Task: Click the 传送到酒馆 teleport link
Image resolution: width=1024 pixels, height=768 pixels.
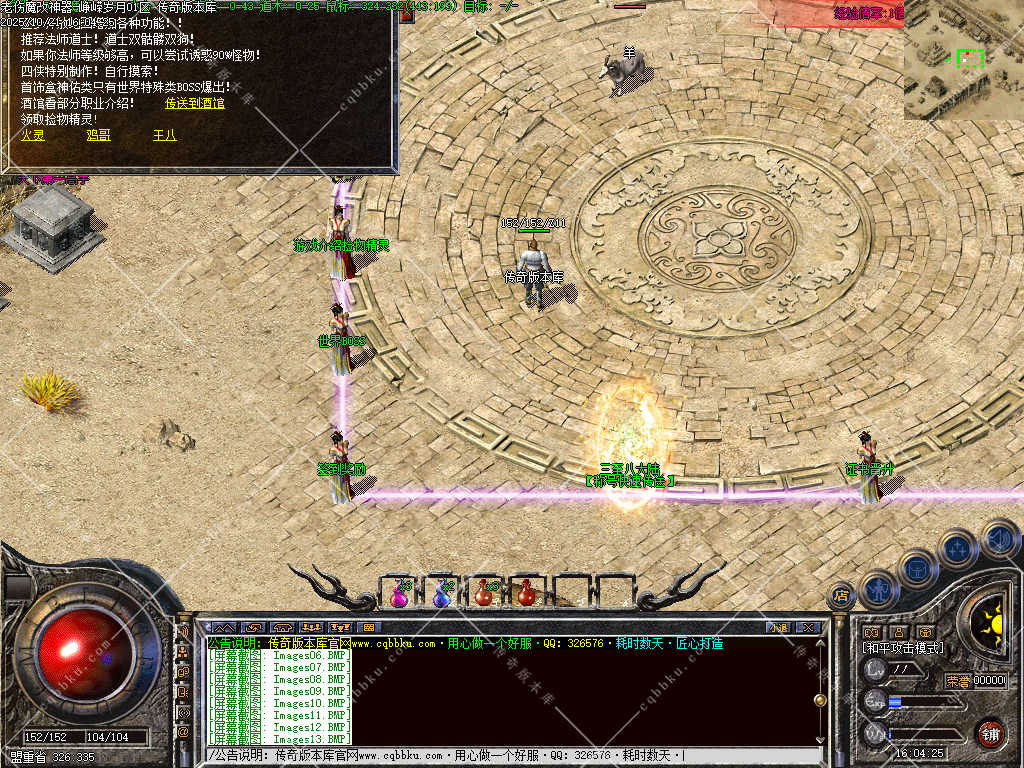Action: pyautogui.click(x=194, y=103)
